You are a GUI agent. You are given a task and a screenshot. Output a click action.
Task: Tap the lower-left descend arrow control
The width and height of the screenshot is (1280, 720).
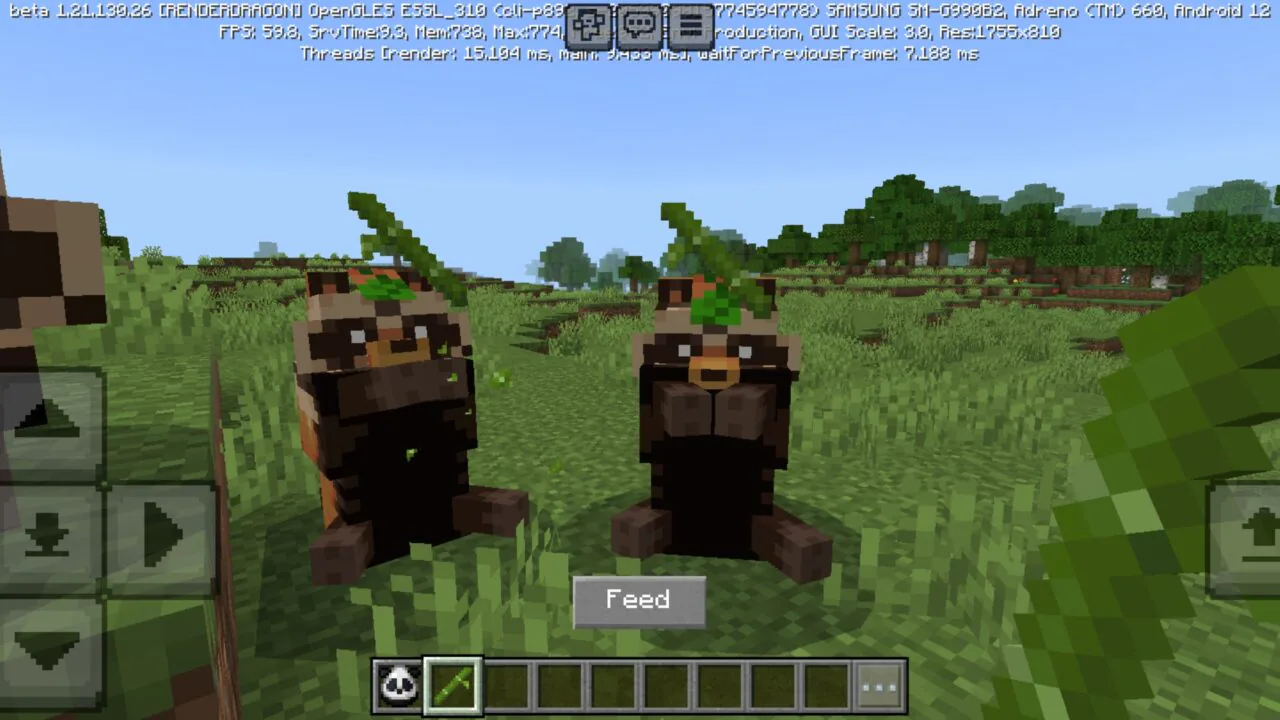tap(45, 535)
